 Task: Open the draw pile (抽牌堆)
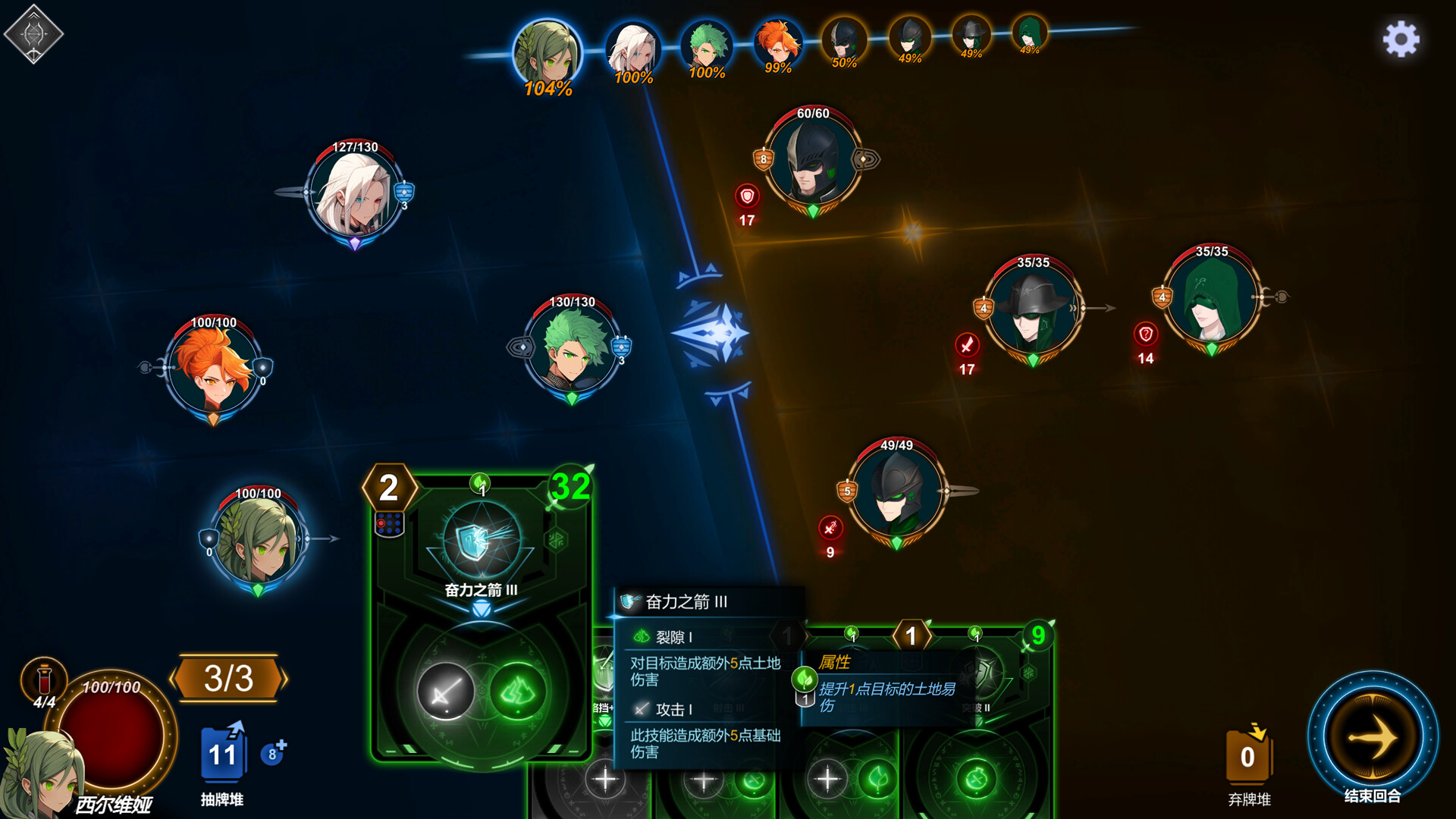click(x=222, y=755)
